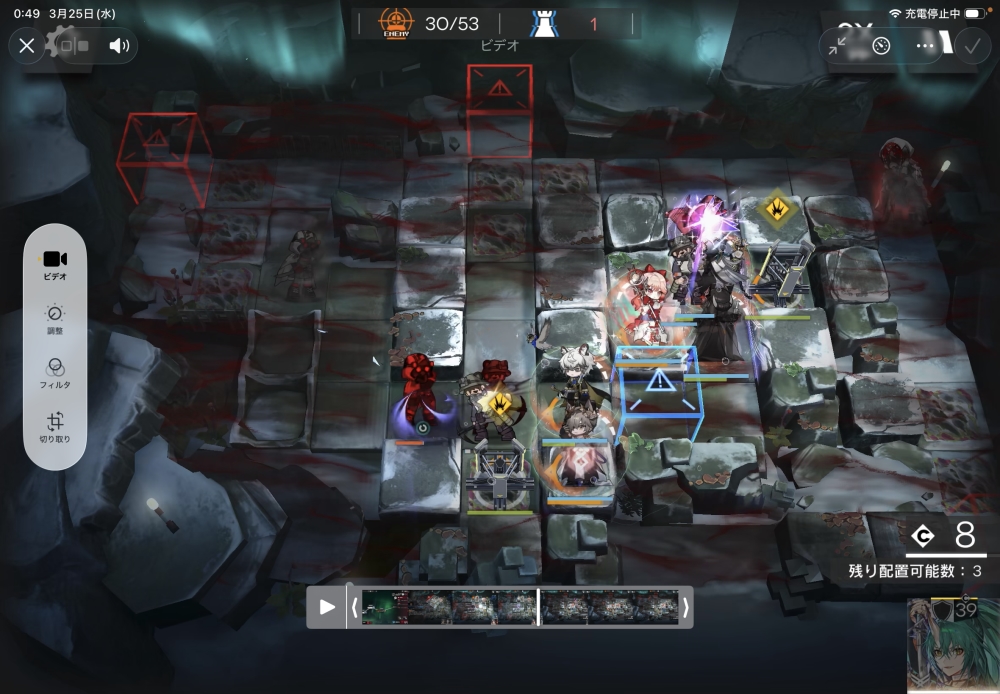Screen dimensions: 1000x694
Task: Close the video editor with the X button
Action: tap(27, 45)
